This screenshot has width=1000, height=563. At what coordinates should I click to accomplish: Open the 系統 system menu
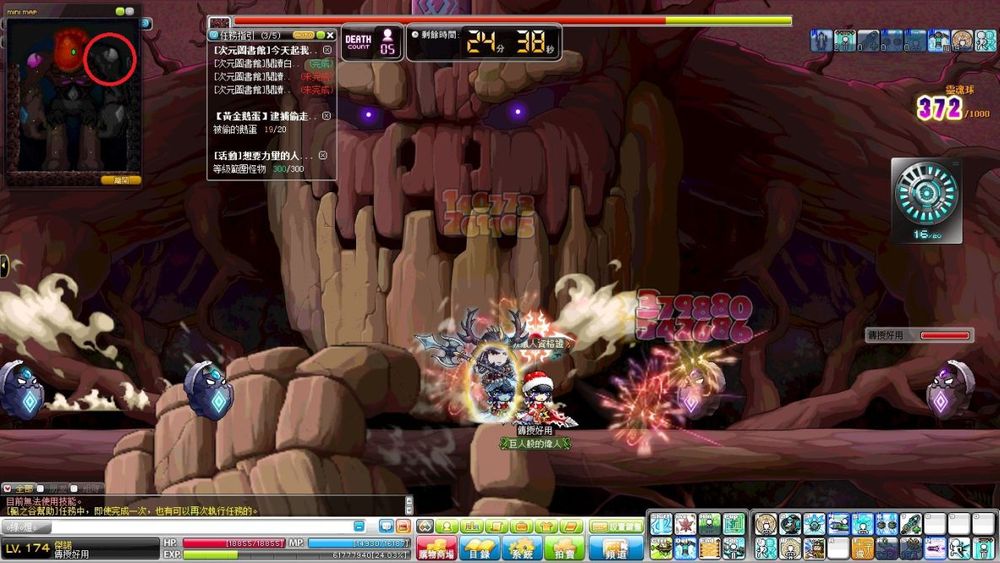[522, 548]
